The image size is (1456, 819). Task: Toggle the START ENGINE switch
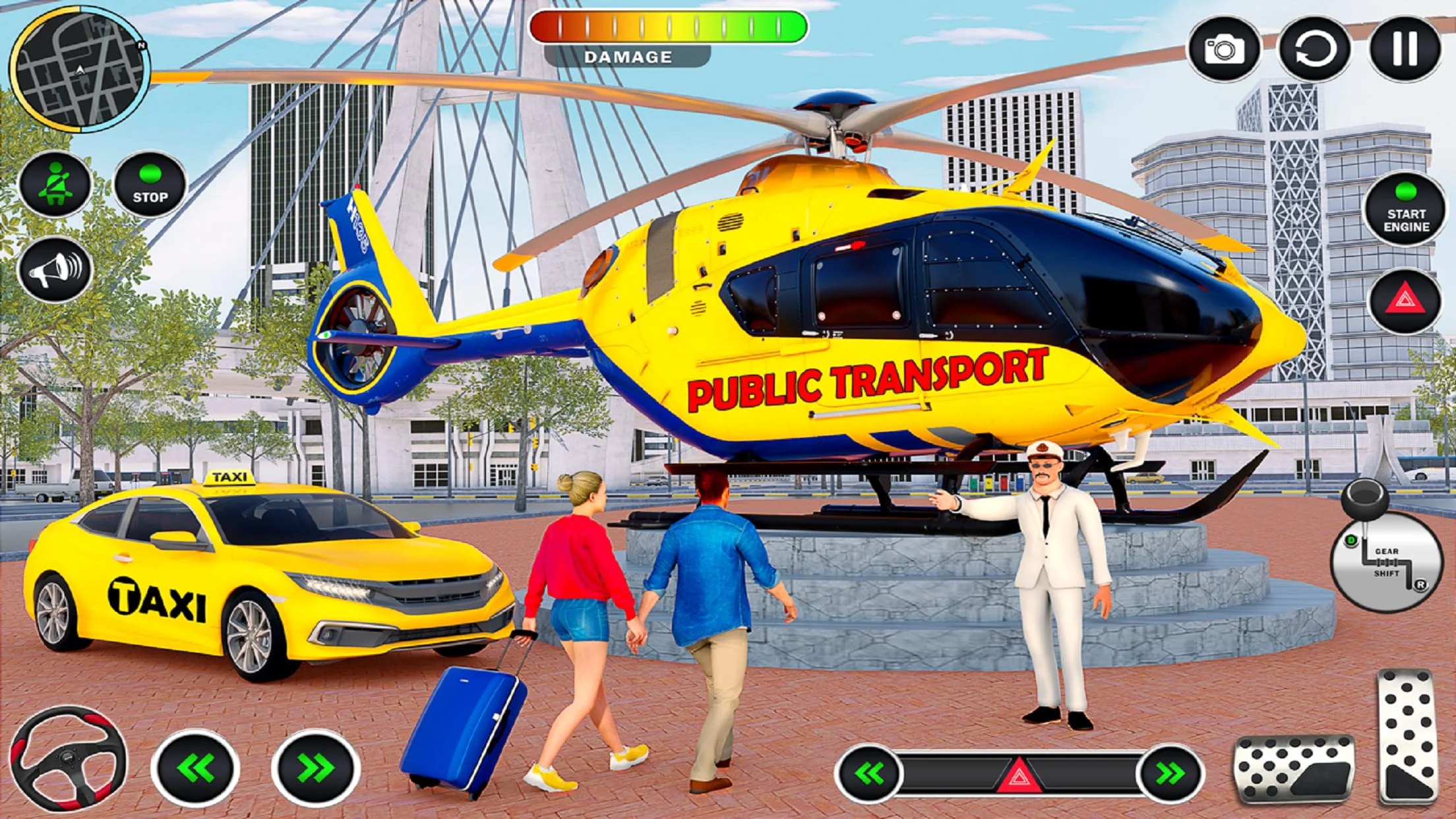[x=1405, y=211]
